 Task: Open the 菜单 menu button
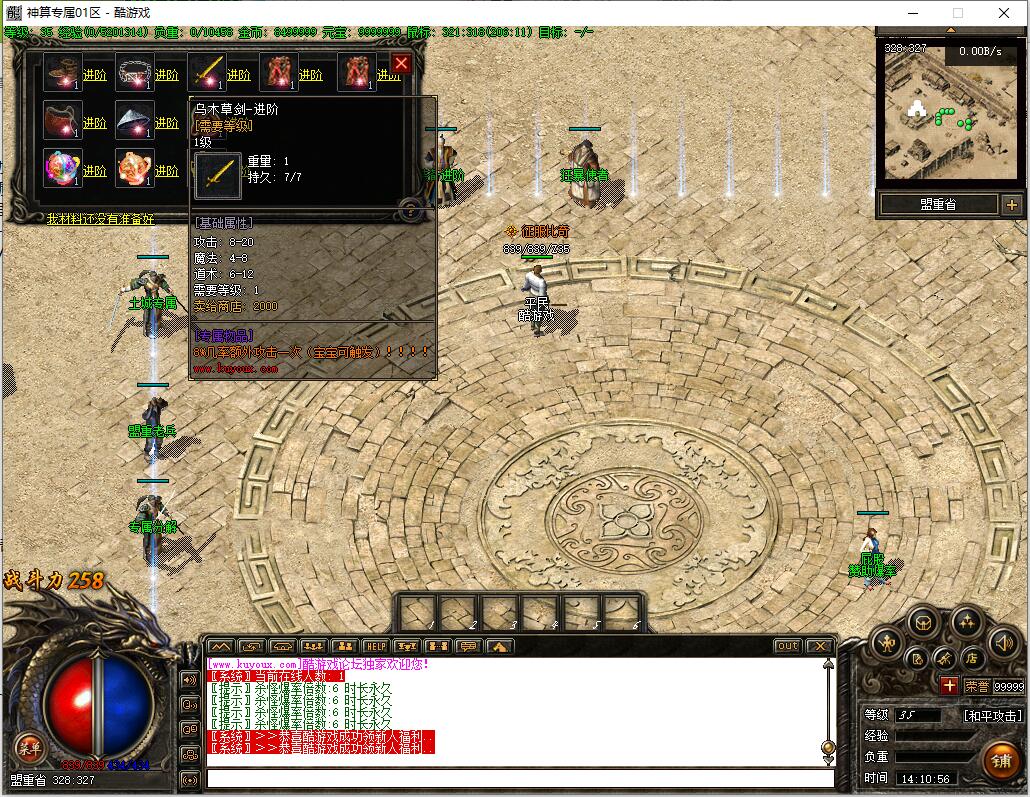[x=28, y=747]
